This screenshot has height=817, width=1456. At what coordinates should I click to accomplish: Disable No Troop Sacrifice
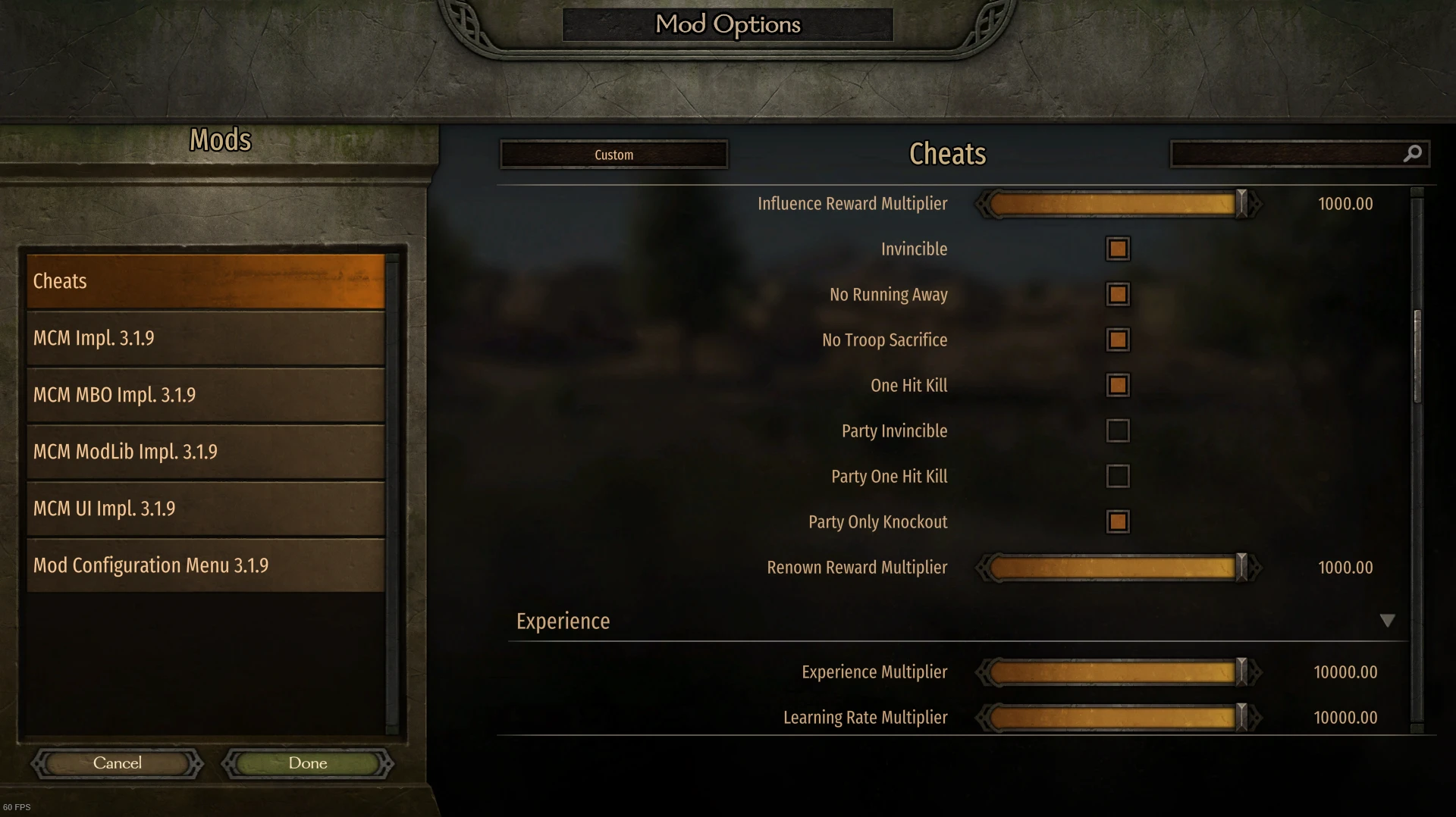[1118, 340]
